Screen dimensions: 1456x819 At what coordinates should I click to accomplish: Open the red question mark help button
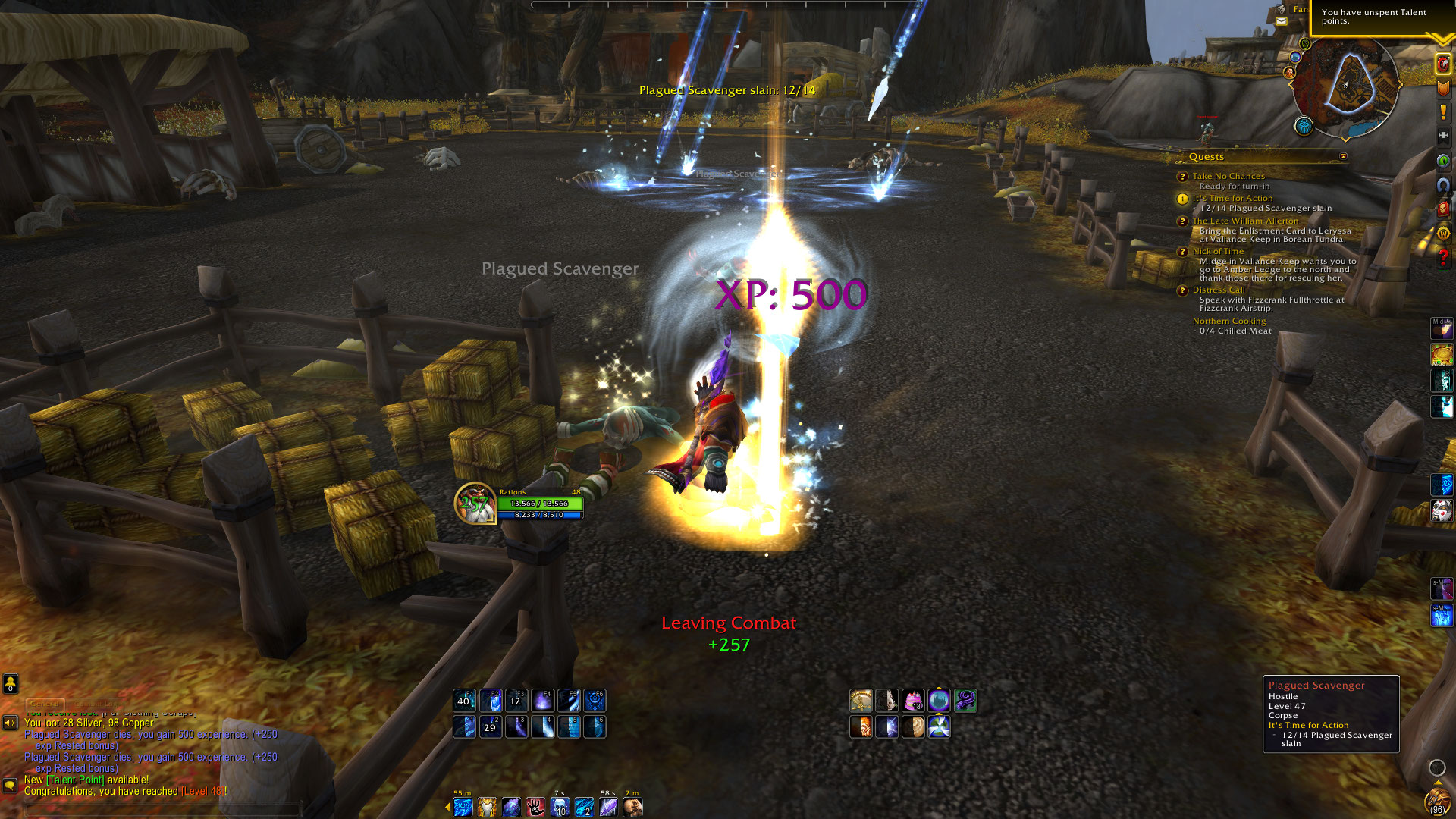1442,258
